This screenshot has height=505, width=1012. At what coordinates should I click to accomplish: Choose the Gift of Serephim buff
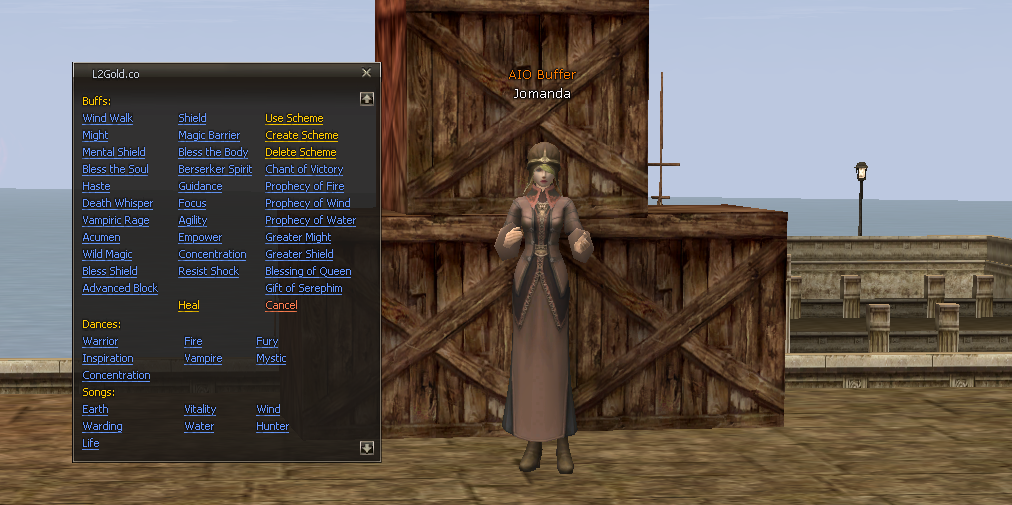(x=303, y=288)
